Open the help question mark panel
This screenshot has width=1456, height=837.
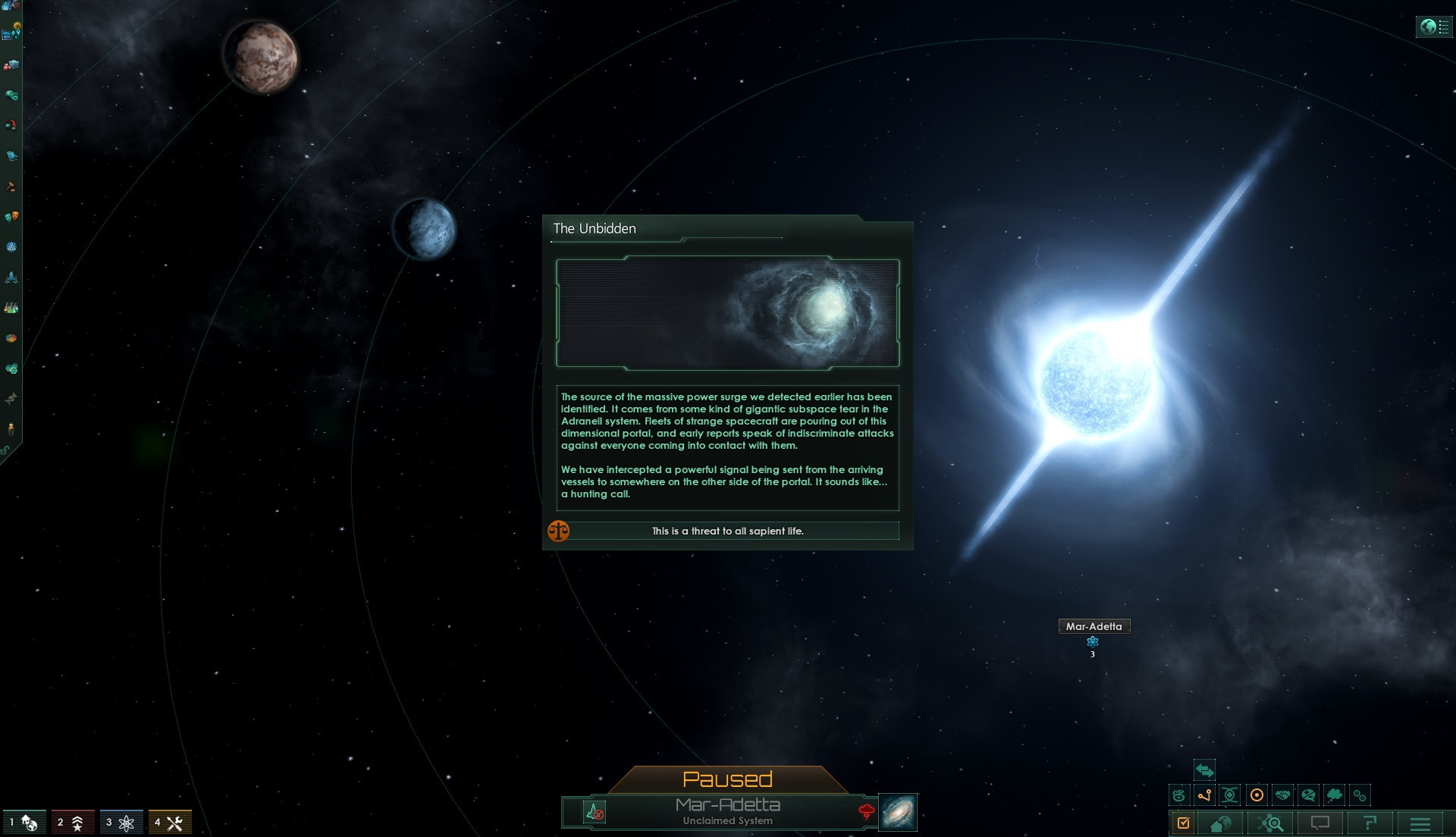(1370, 823)
